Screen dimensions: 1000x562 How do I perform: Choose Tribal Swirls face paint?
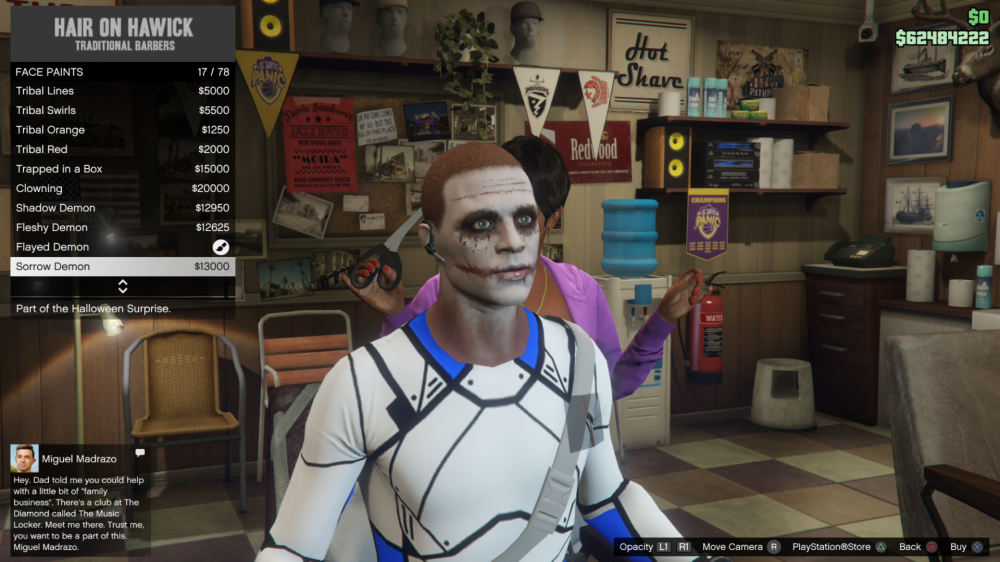(x=122, y=111)
